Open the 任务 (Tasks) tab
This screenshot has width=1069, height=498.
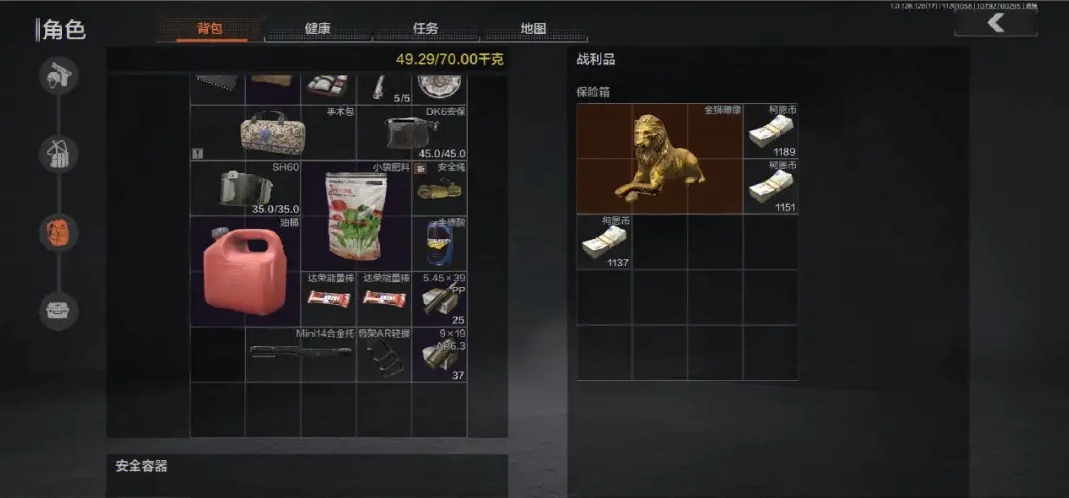point(425,29)
